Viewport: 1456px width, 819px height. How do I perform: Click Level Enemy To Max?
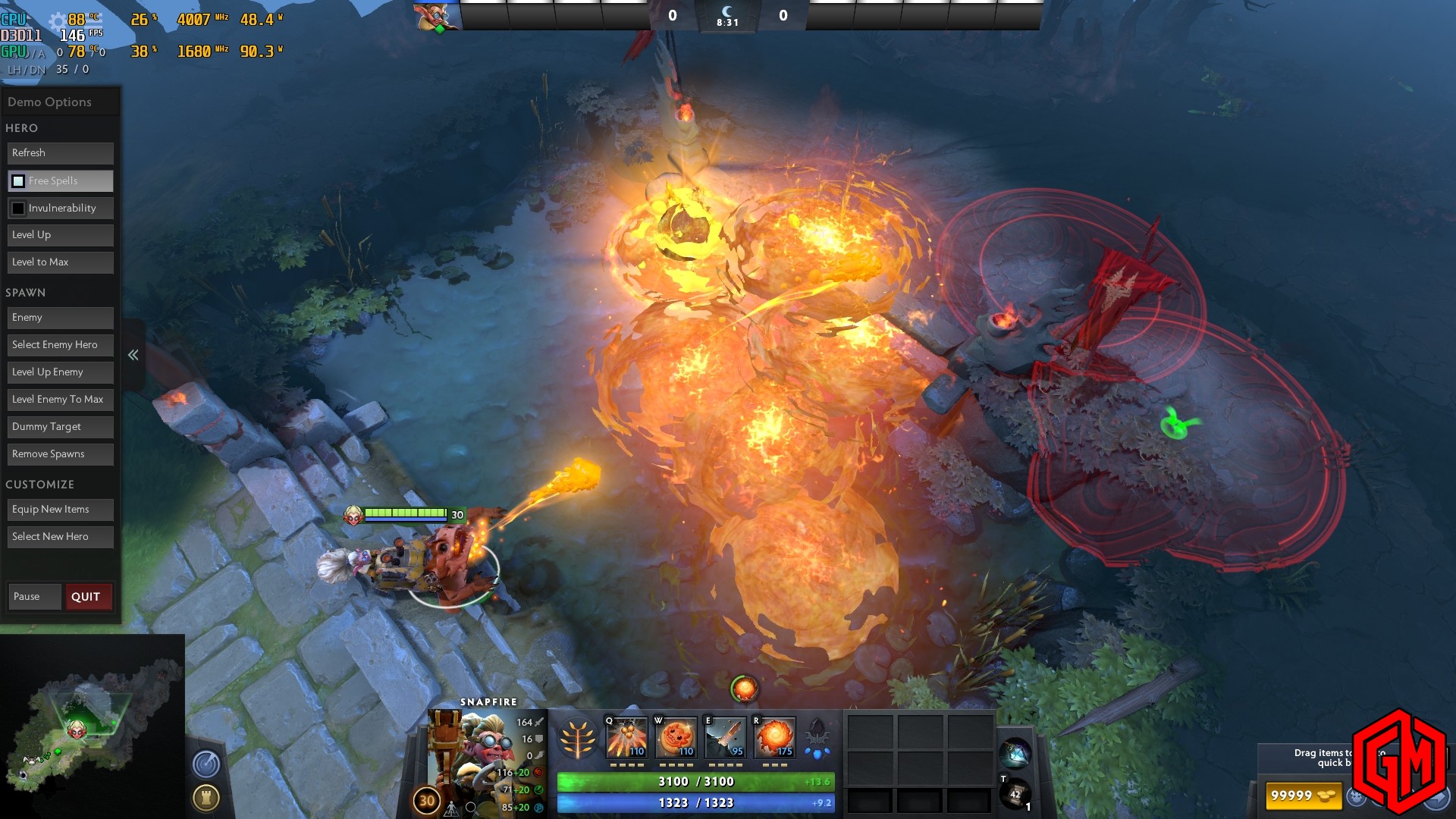tap(61, 400)
